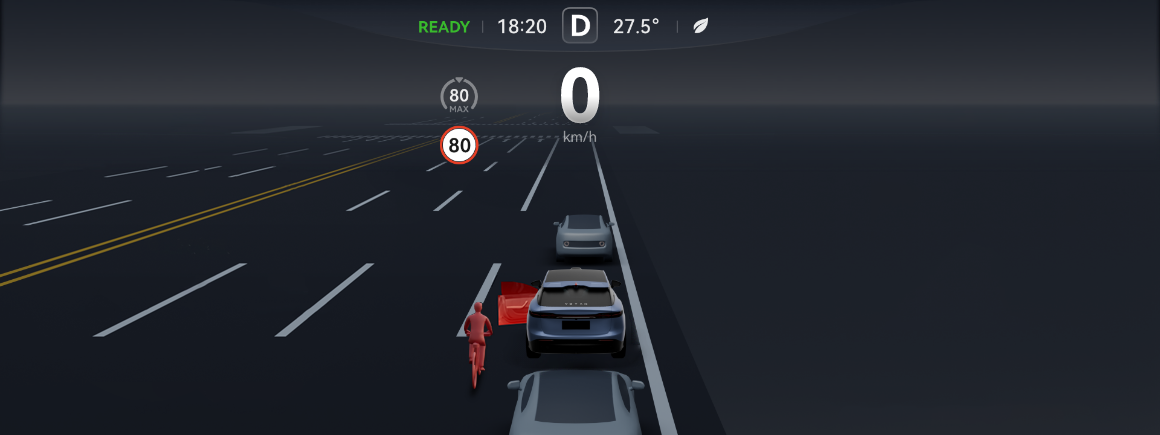The image size is (1160, 435).
Task: Select the eco leaf mode icon
Action: (x=703, y=26)
